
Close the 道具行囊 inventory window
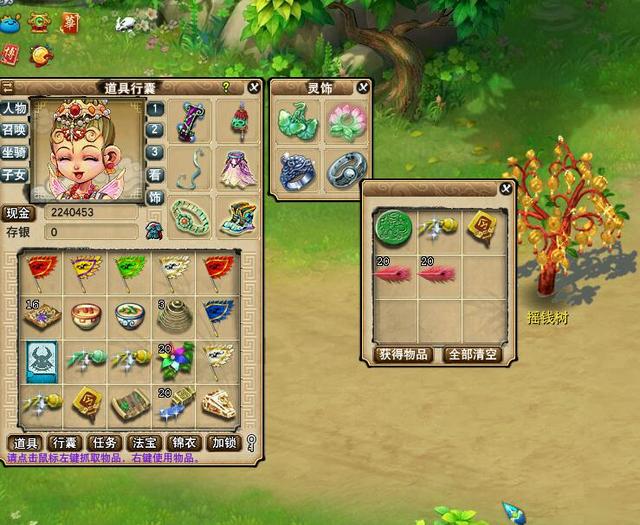point(253,88)
